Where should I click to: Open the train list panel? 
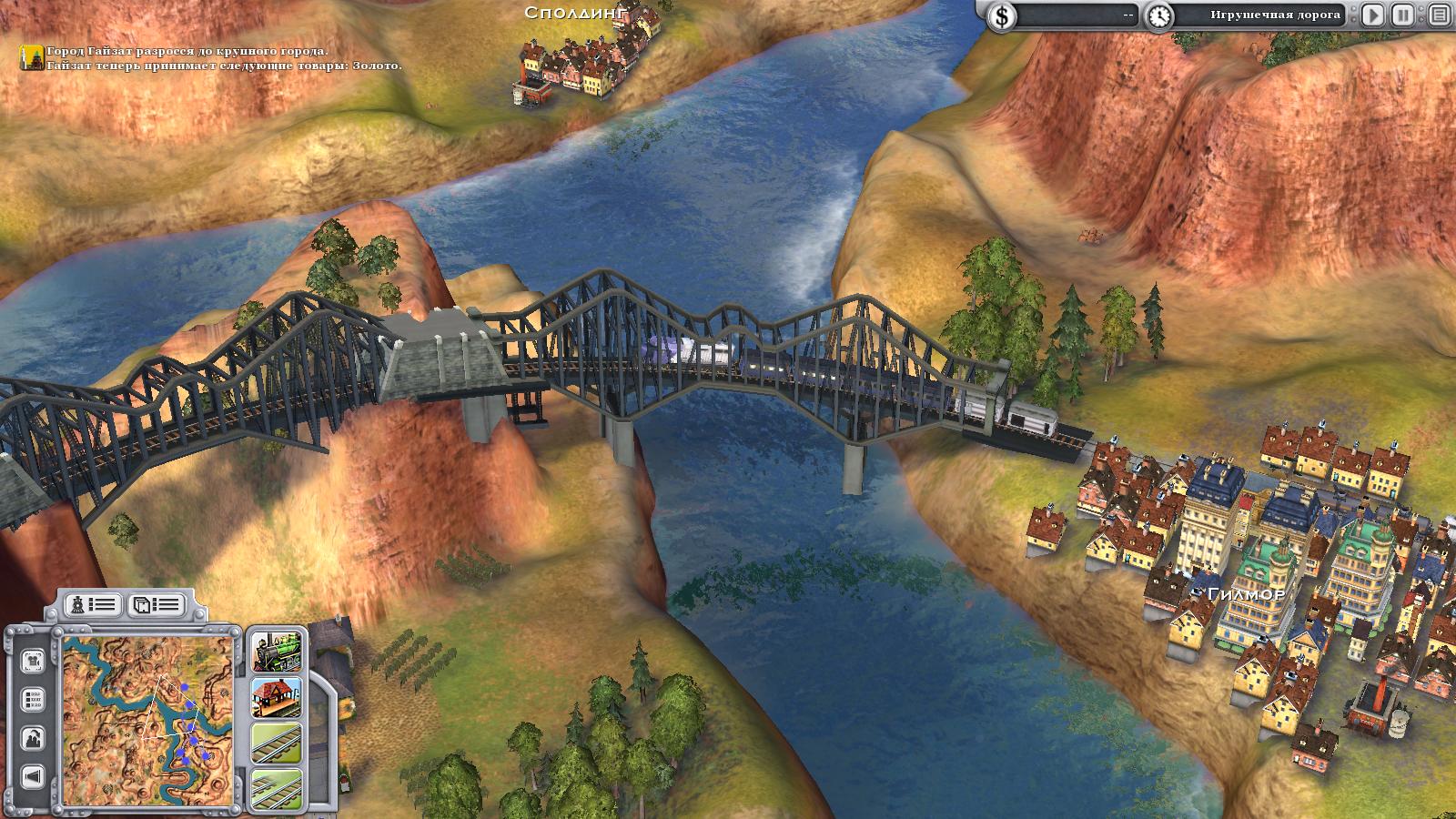(x=93, y=604)
